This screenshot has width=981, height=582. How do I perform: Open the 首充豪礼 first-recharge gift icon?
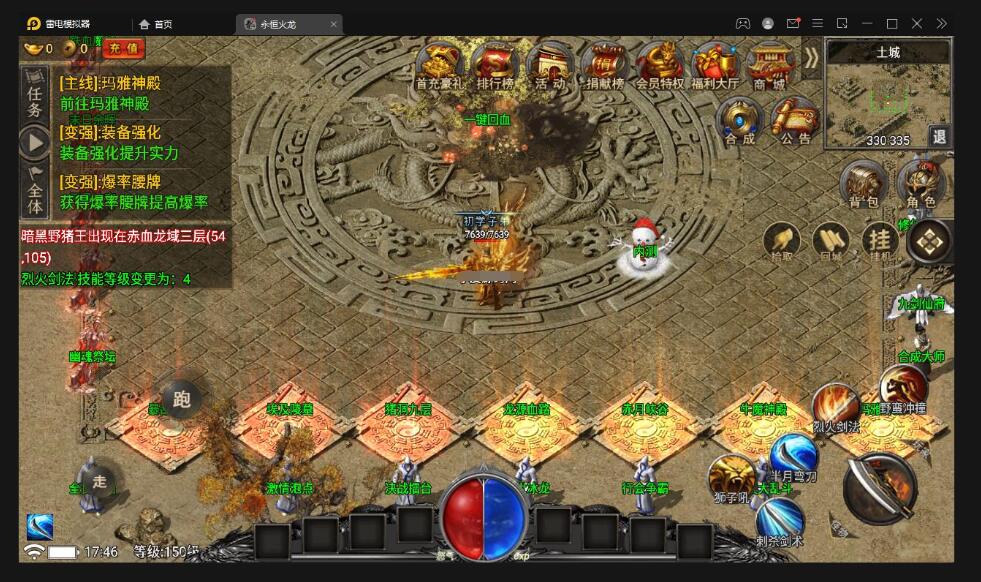[440, 66]
